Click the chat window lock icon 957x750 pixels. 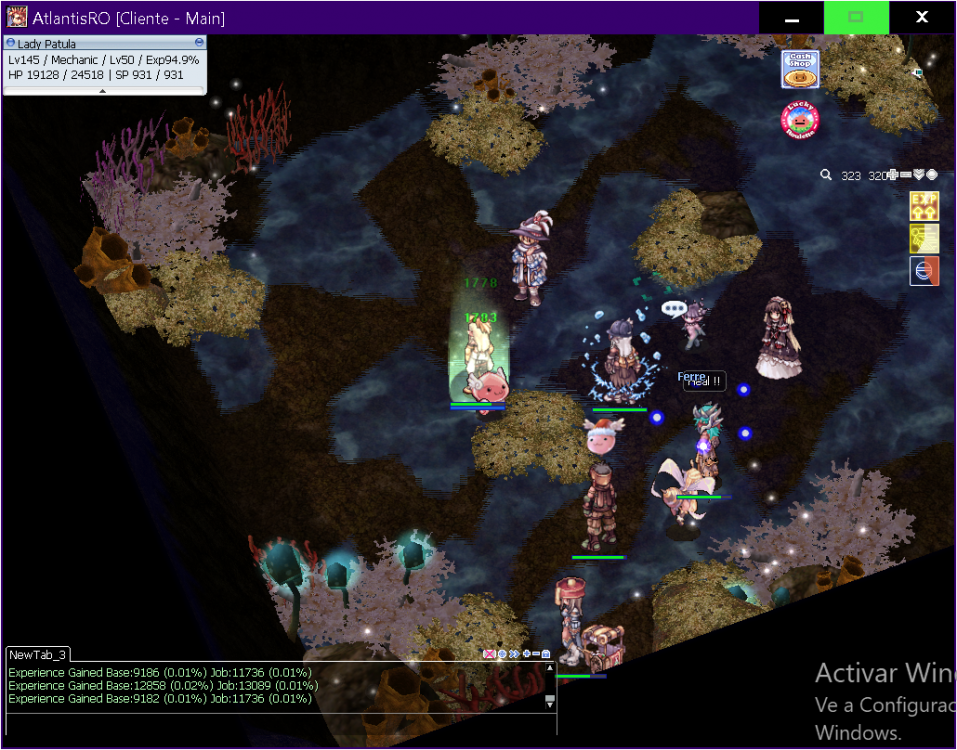point(546,654)
